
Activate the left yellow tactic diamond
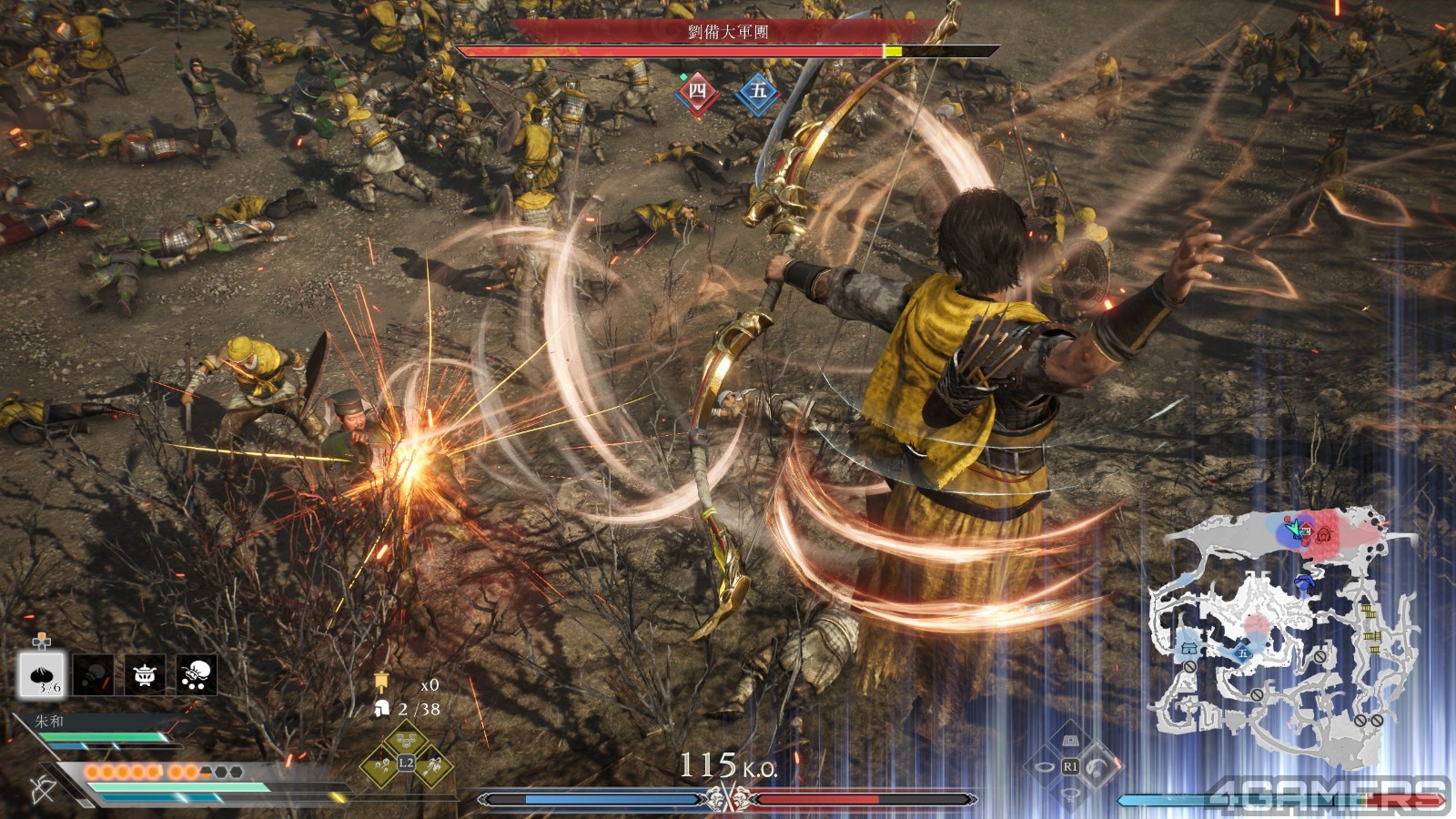click(x=379, y=764)
